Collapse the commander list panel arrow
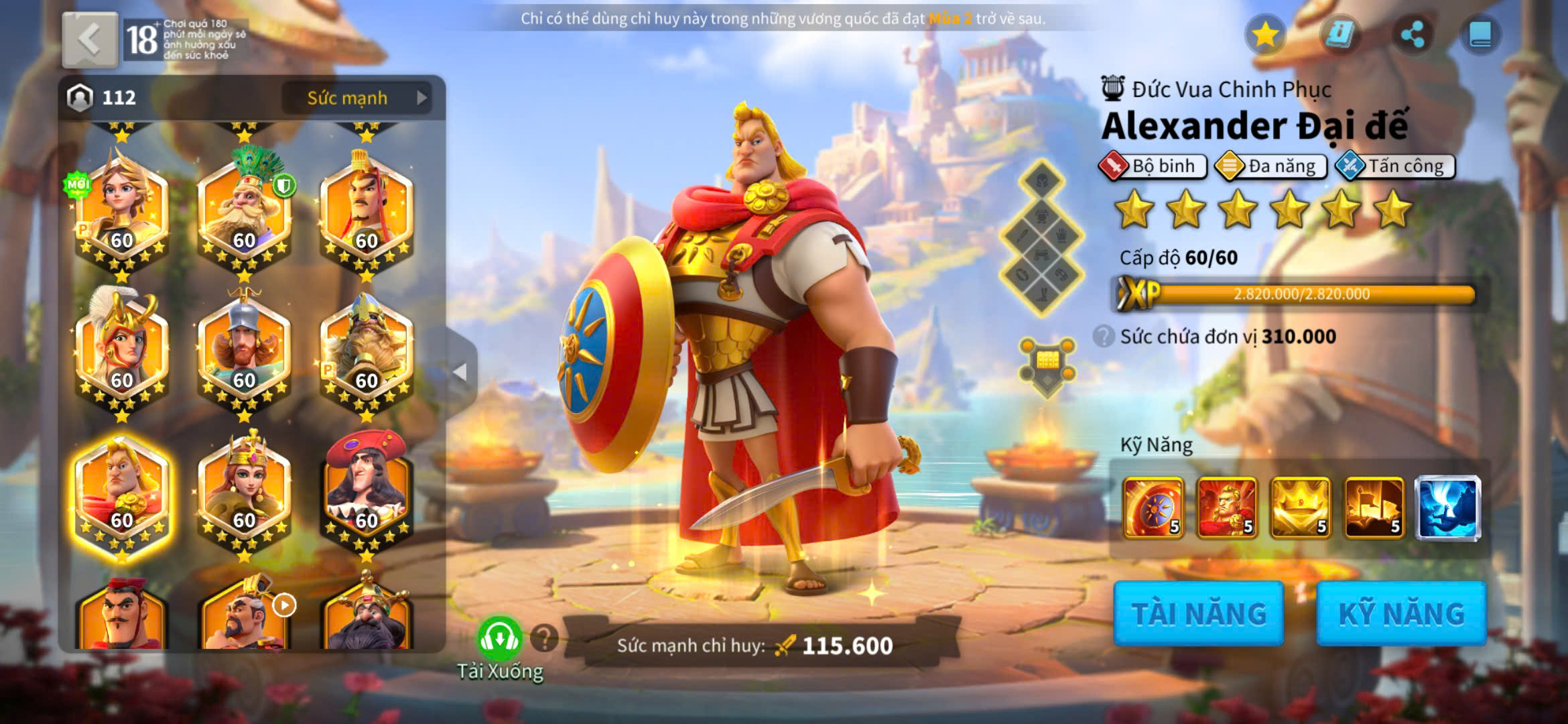The width and height of the screenshot is (1568, 724). pyautogui.click(x=460, y=371)
